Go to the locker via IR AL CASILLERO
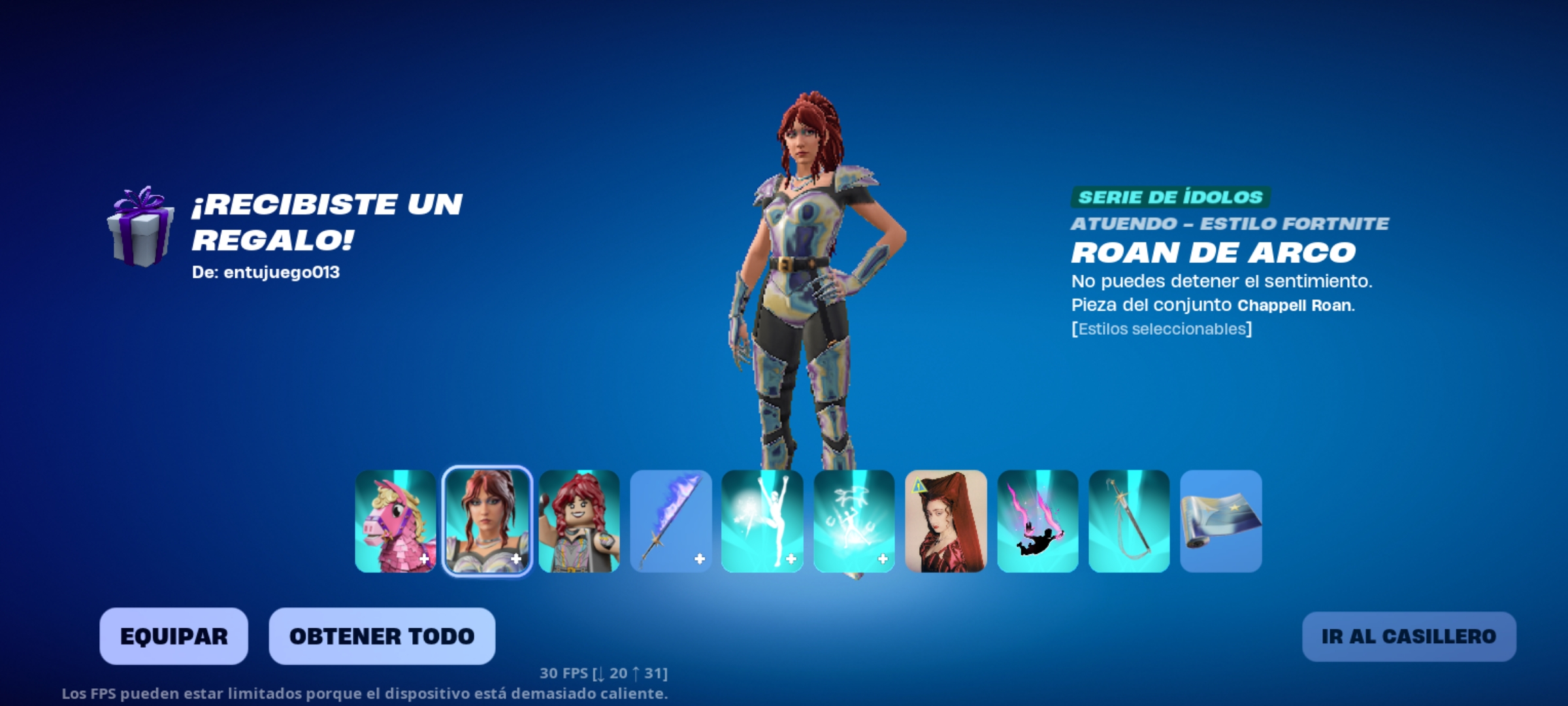 coord(1409,636)
